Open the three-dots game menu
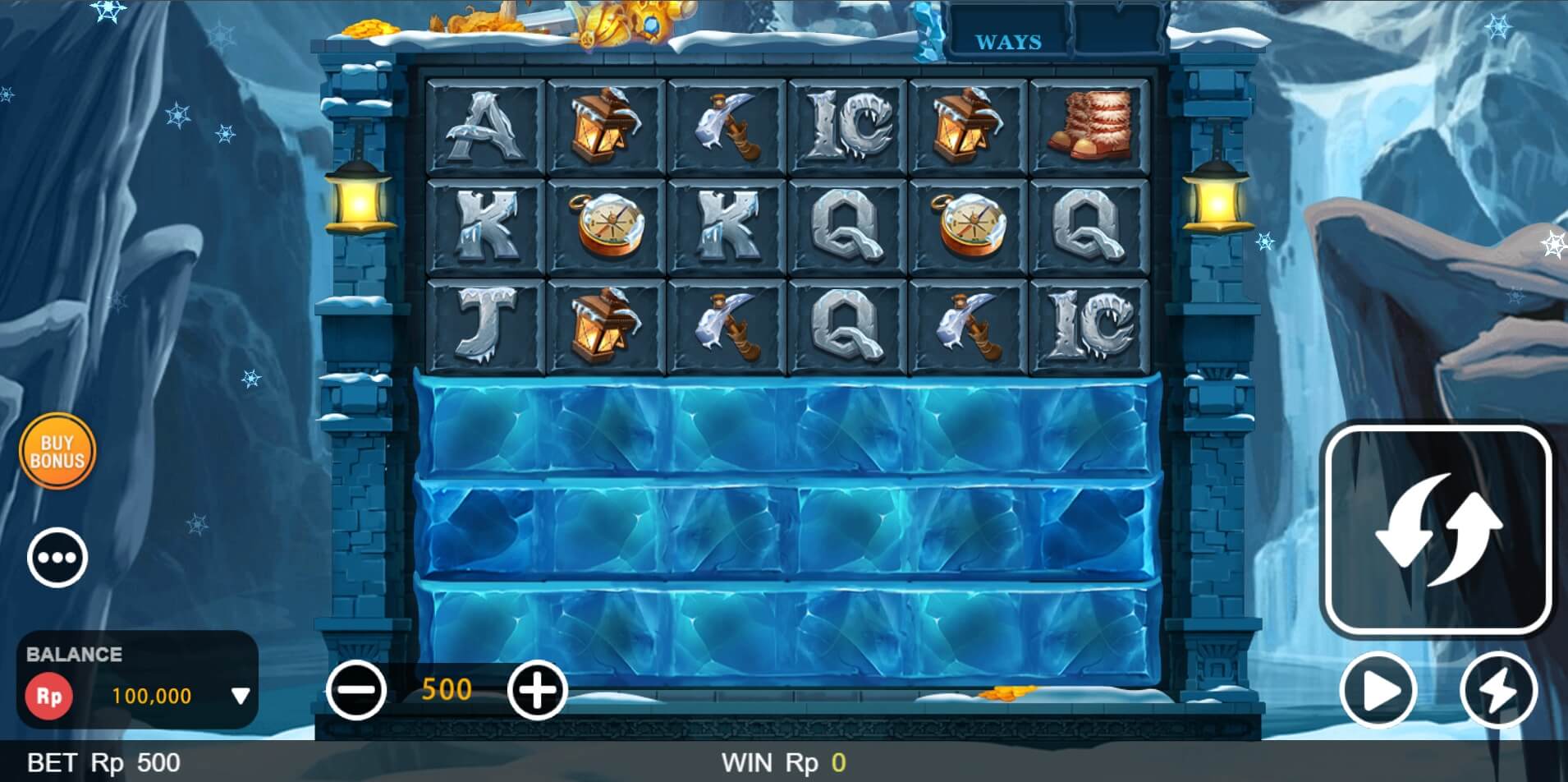Viewport: 1568px width, 782px height. [57, 557]
